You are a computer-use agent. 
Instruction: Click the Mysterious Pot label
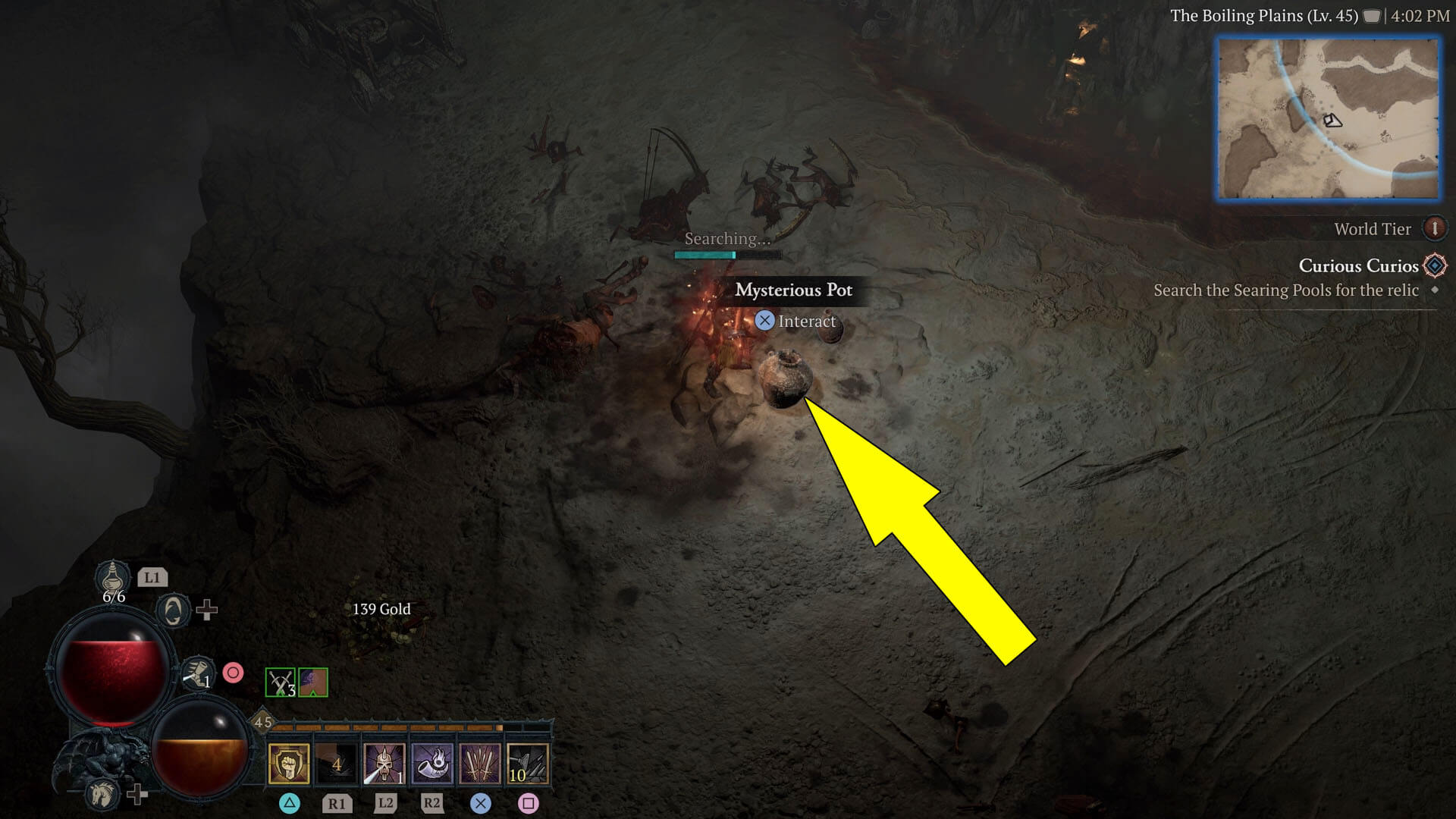click(x=793, y=290)
